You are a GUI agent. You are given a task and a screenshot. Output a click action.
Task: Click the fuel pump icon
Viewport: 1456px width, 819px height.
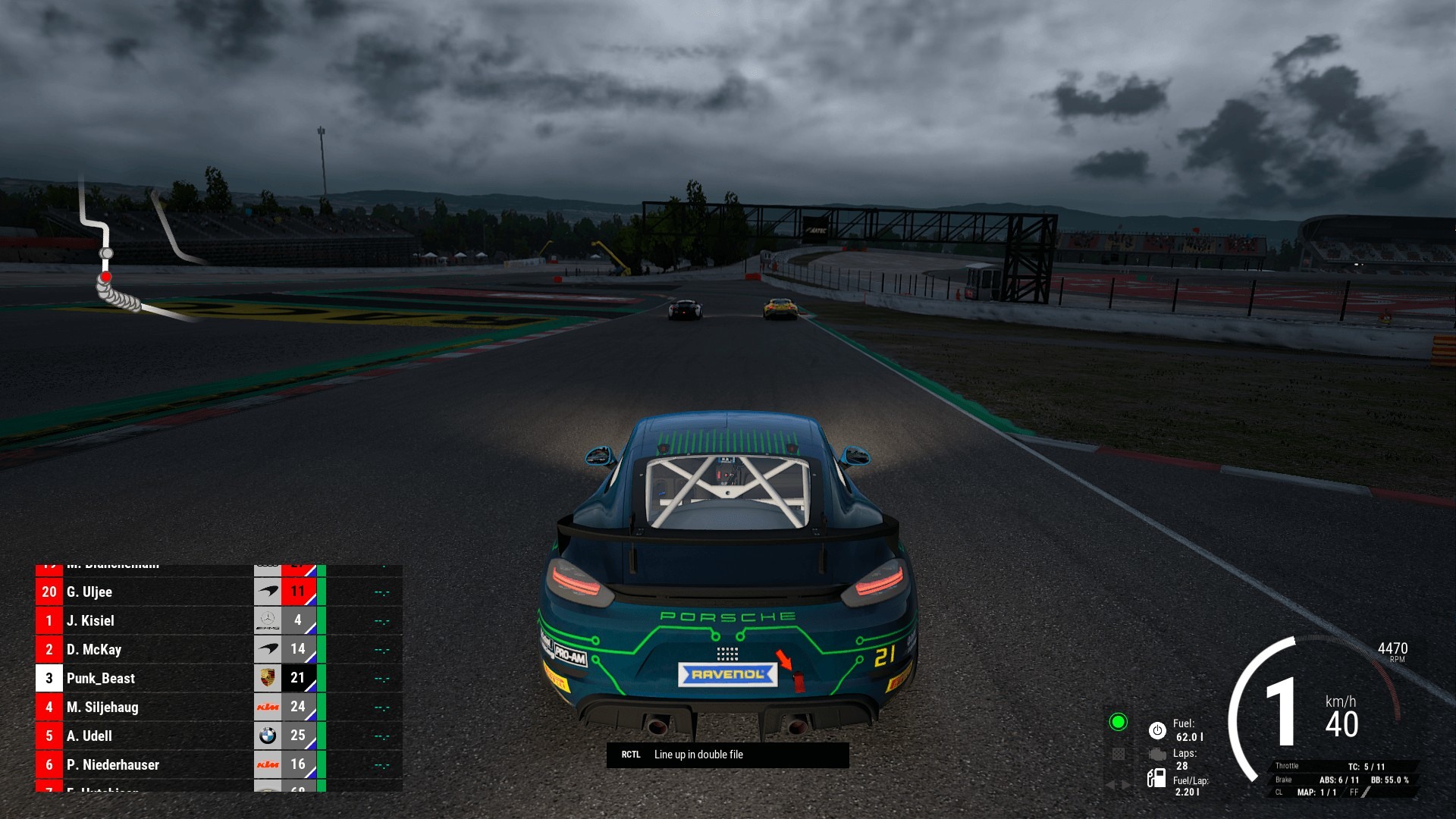[1156, 778]
